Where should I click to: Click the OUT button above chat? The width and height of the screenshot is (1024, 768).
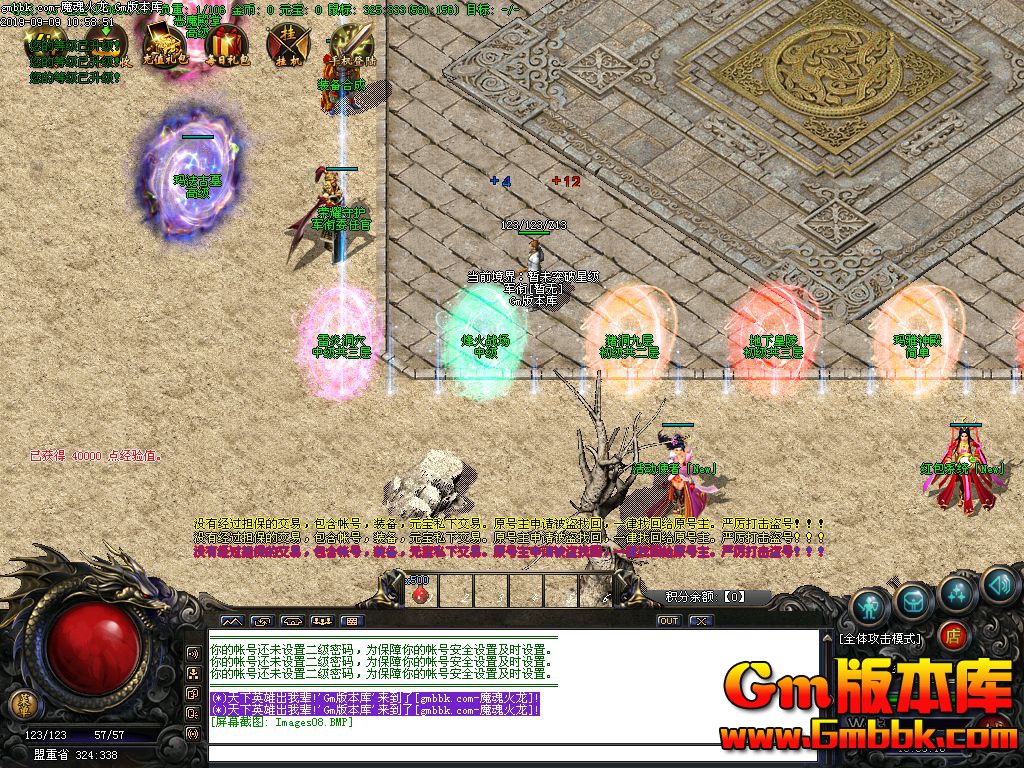pos(668,621)
